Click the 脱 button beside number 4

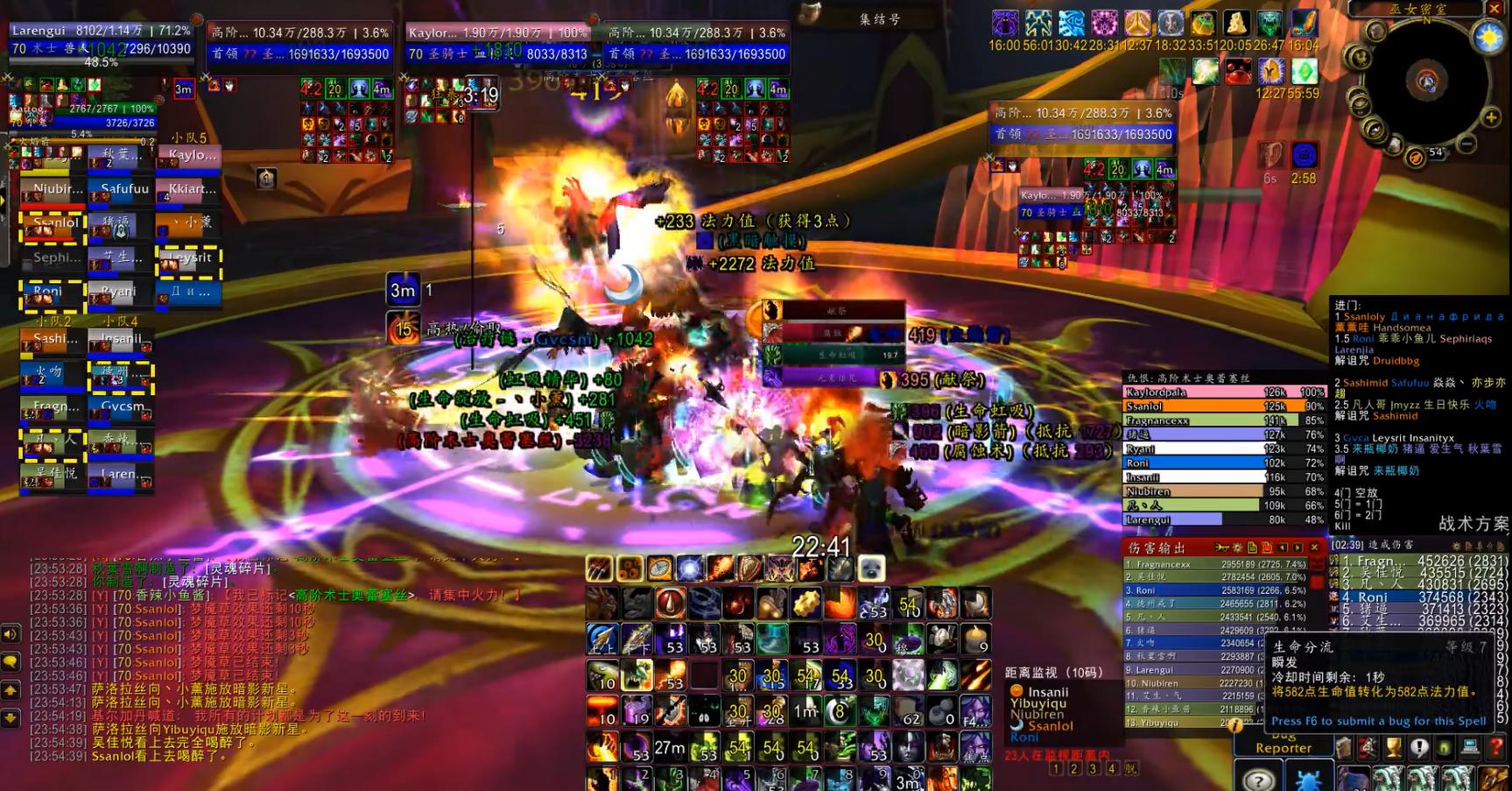tap(1131, 768)
